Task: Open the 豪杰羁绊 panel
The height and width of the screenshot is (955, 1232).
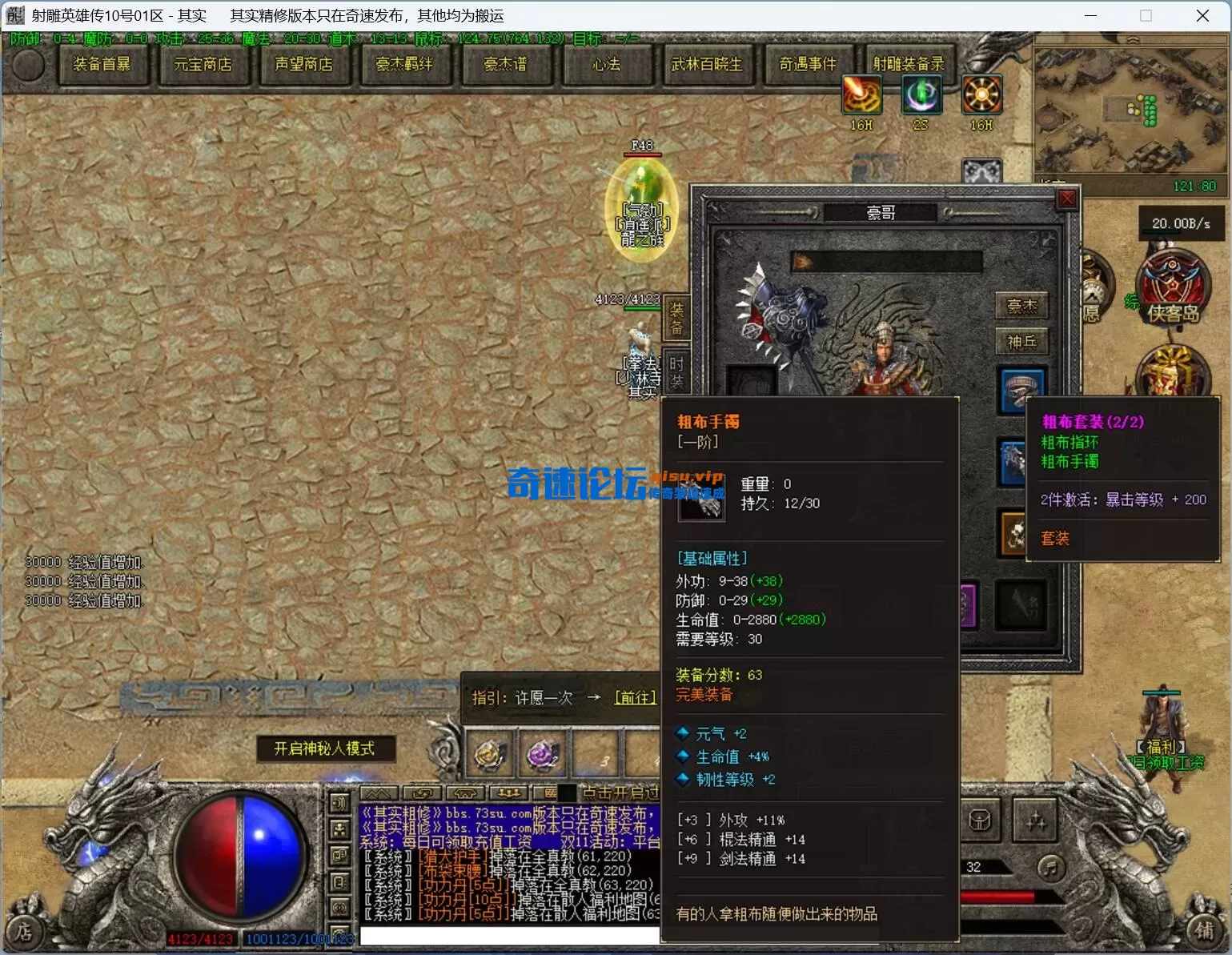Action: (x=404, y=65)
